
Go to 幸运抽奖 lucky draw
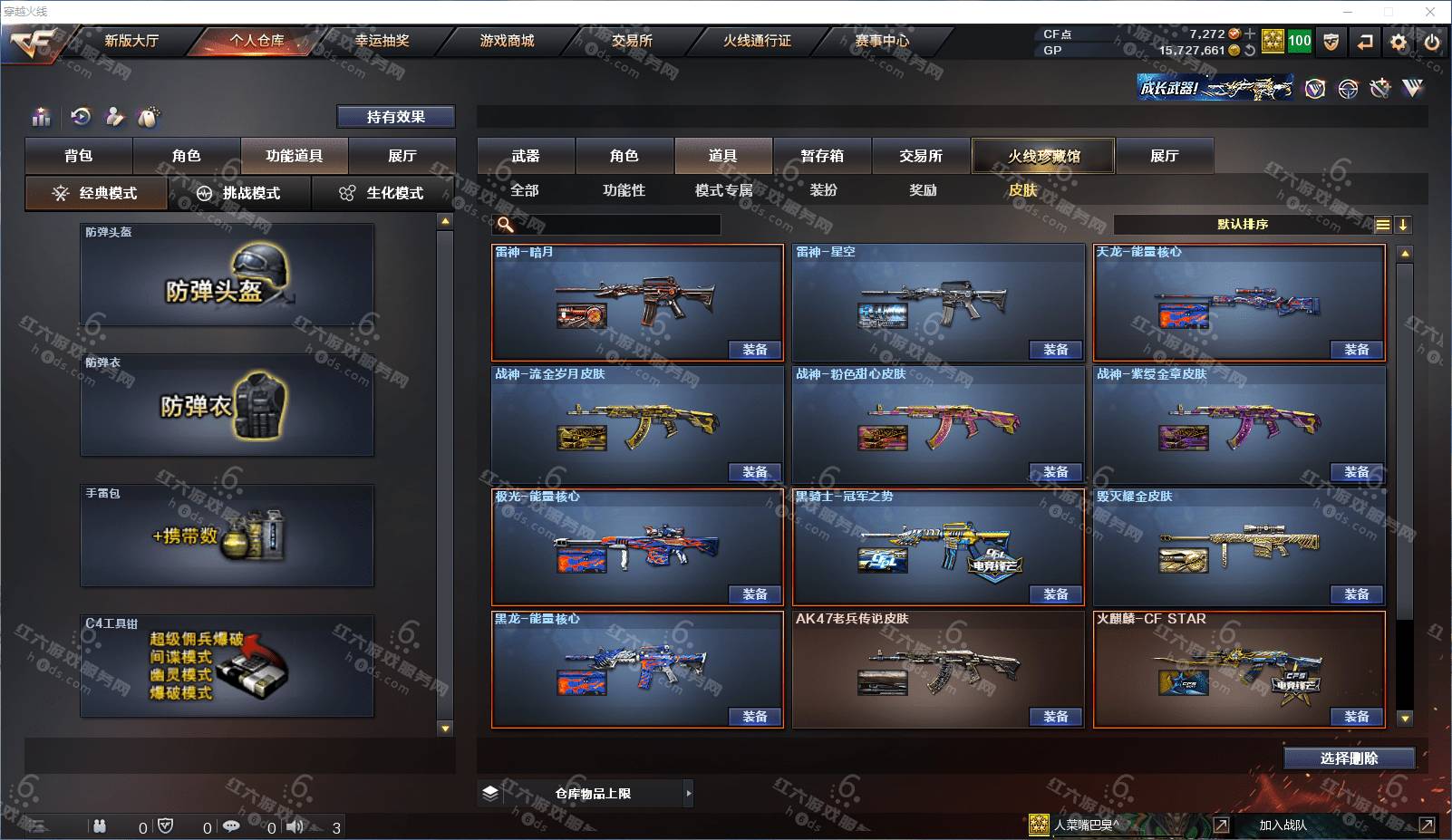[382, 41]
